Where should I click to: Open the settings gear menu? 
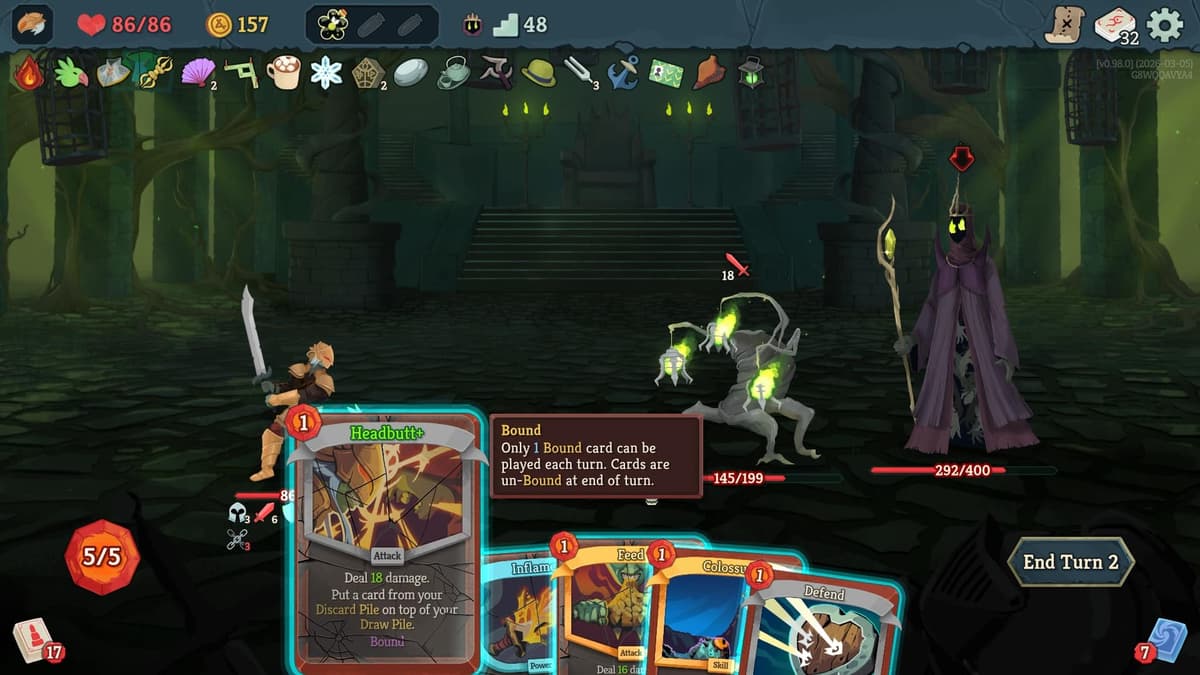point(1164,25)
